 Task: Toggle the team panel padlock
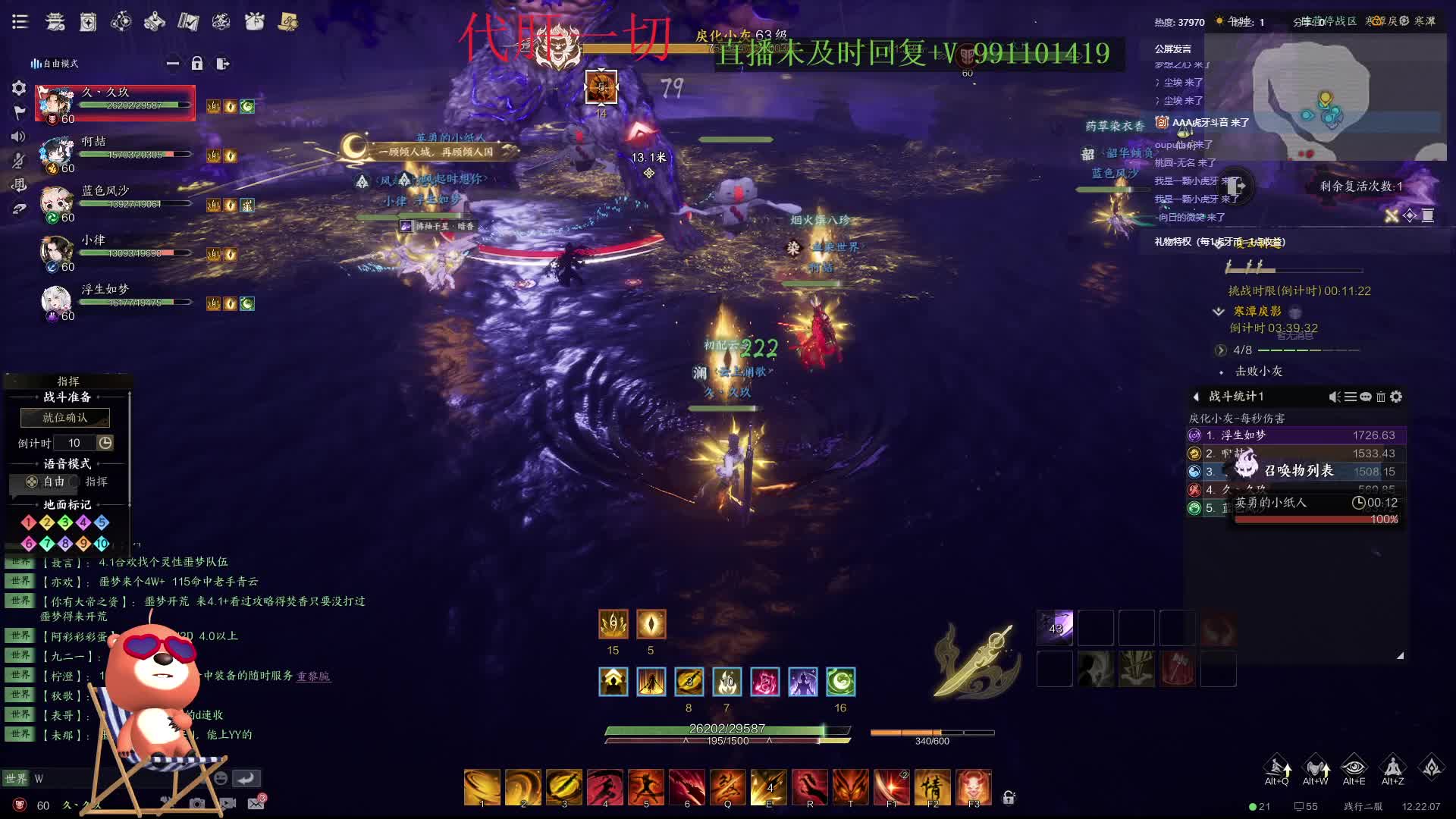click(197, 64)
